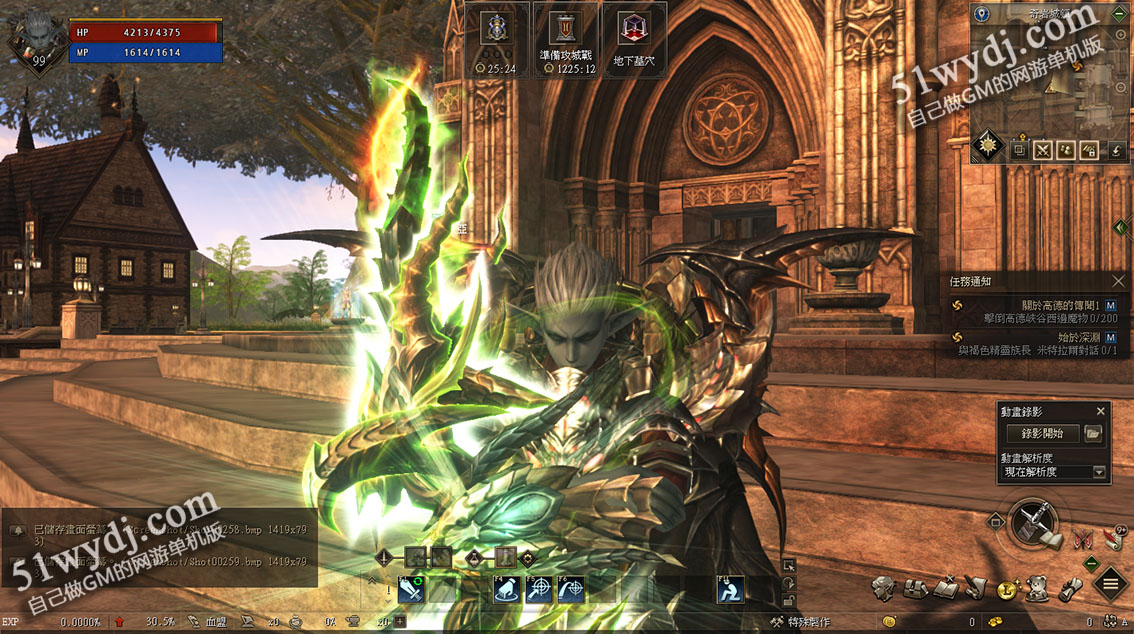The image size is (1134, 634).
Task: Click the crossed swords minimap button
Action: [x=1043, y=150]
